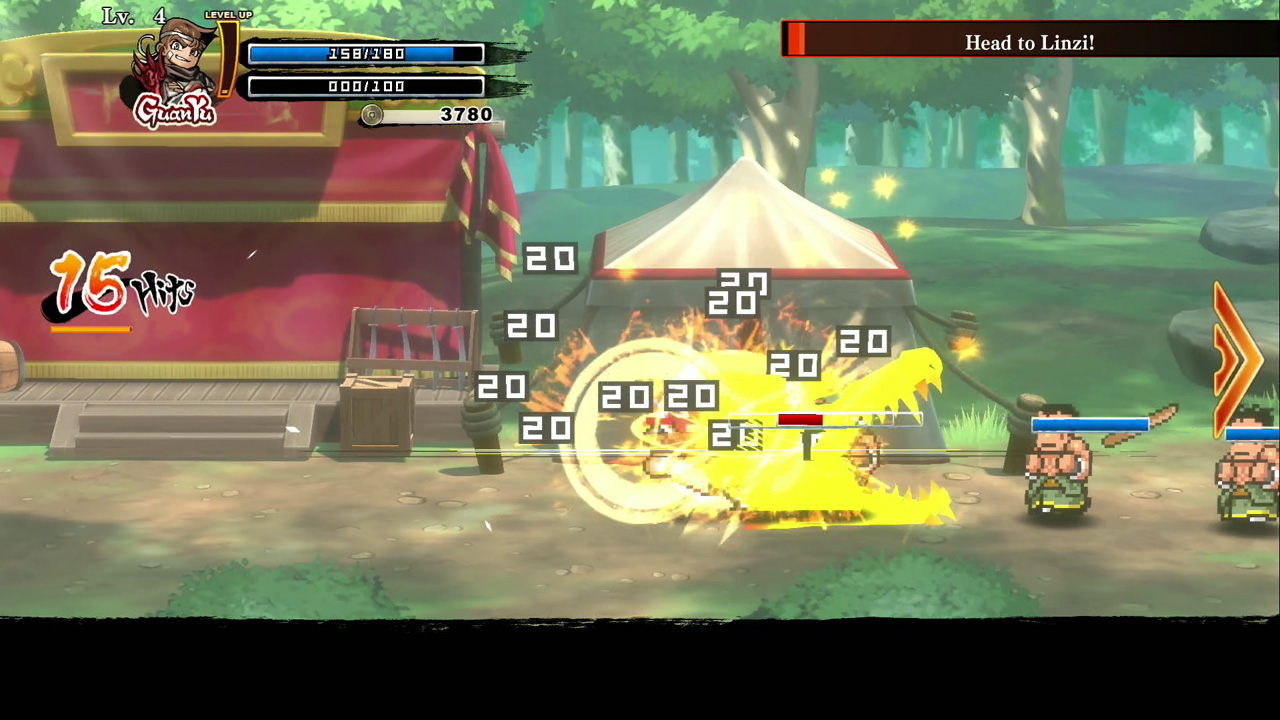Click the 3780 coin total
This screenshot has width=1280, height=720.
465,114
